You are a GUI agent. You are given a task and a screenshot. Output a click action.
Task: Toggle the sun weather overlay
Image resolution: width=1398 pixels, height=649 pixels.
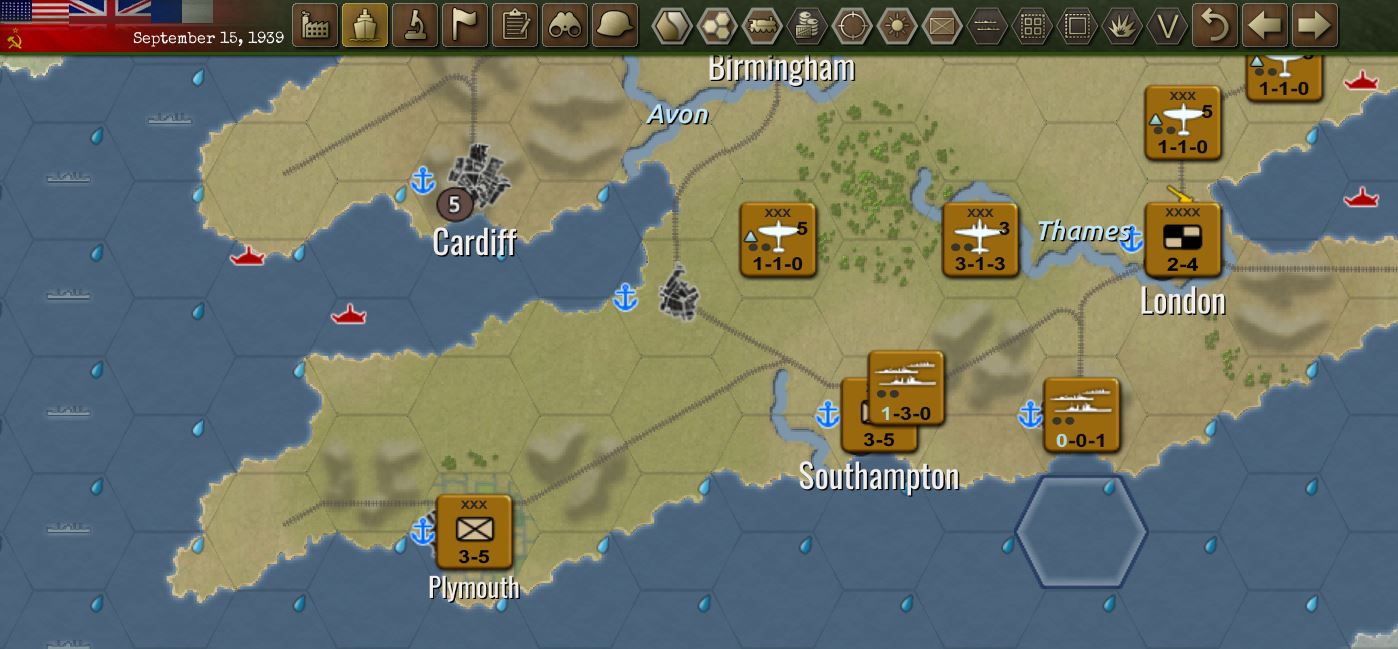tap(897, 26)
